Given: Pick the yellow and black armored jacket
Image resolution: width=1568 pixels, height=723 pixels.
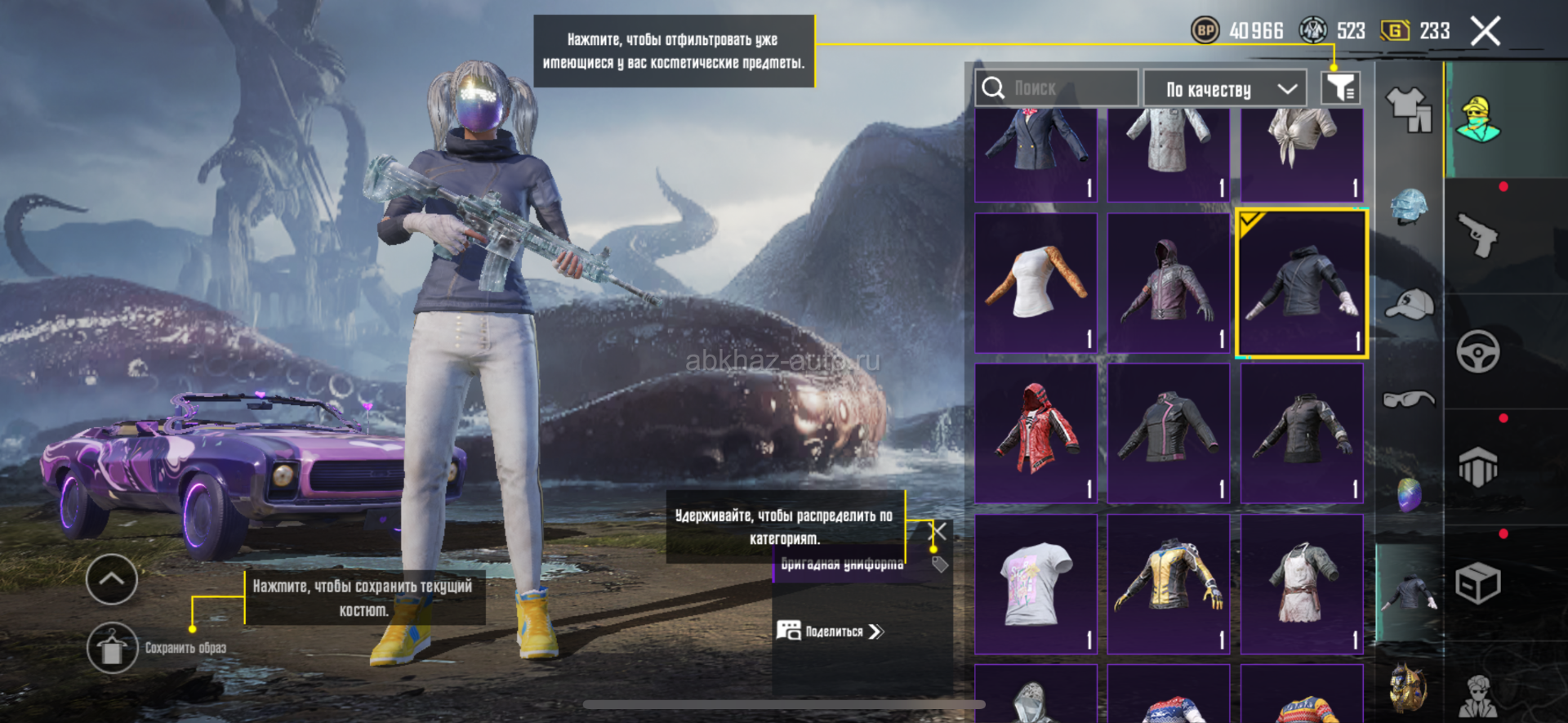Looking at the screenshot, I should pyautogui.click(x=1169, y=583).
